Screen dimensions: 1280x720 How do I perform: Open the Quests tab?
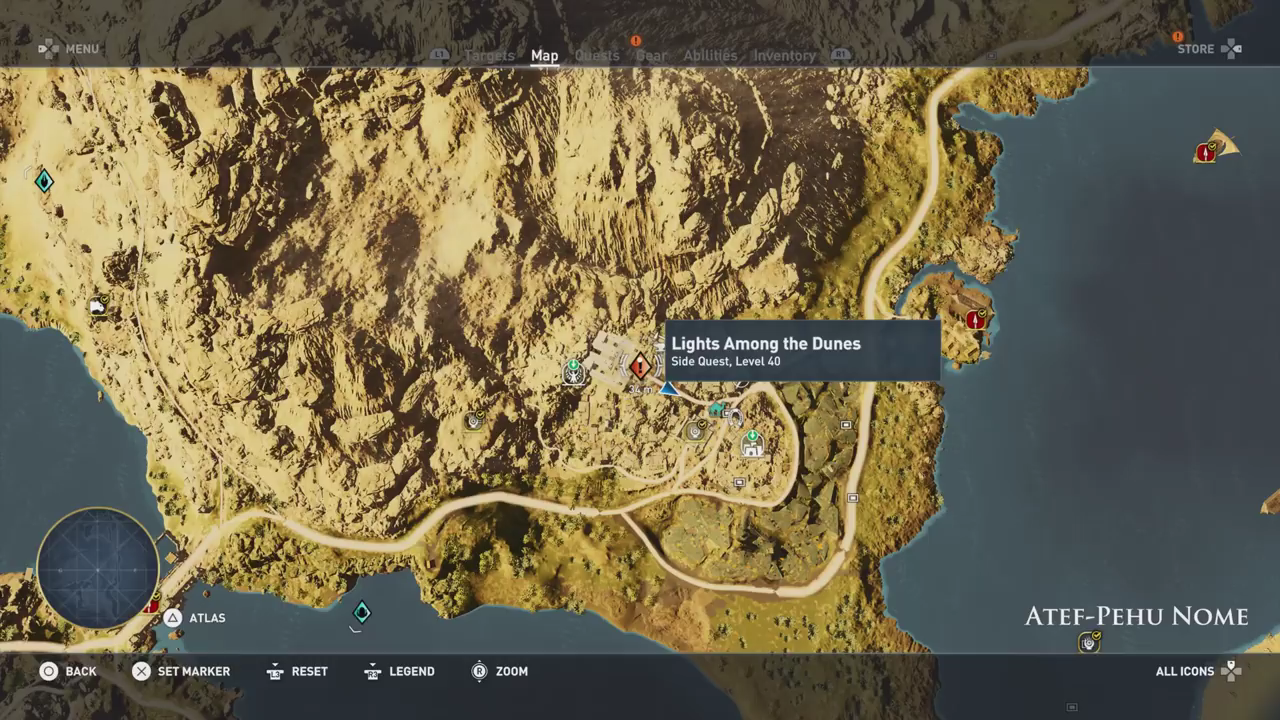[597, 56]
